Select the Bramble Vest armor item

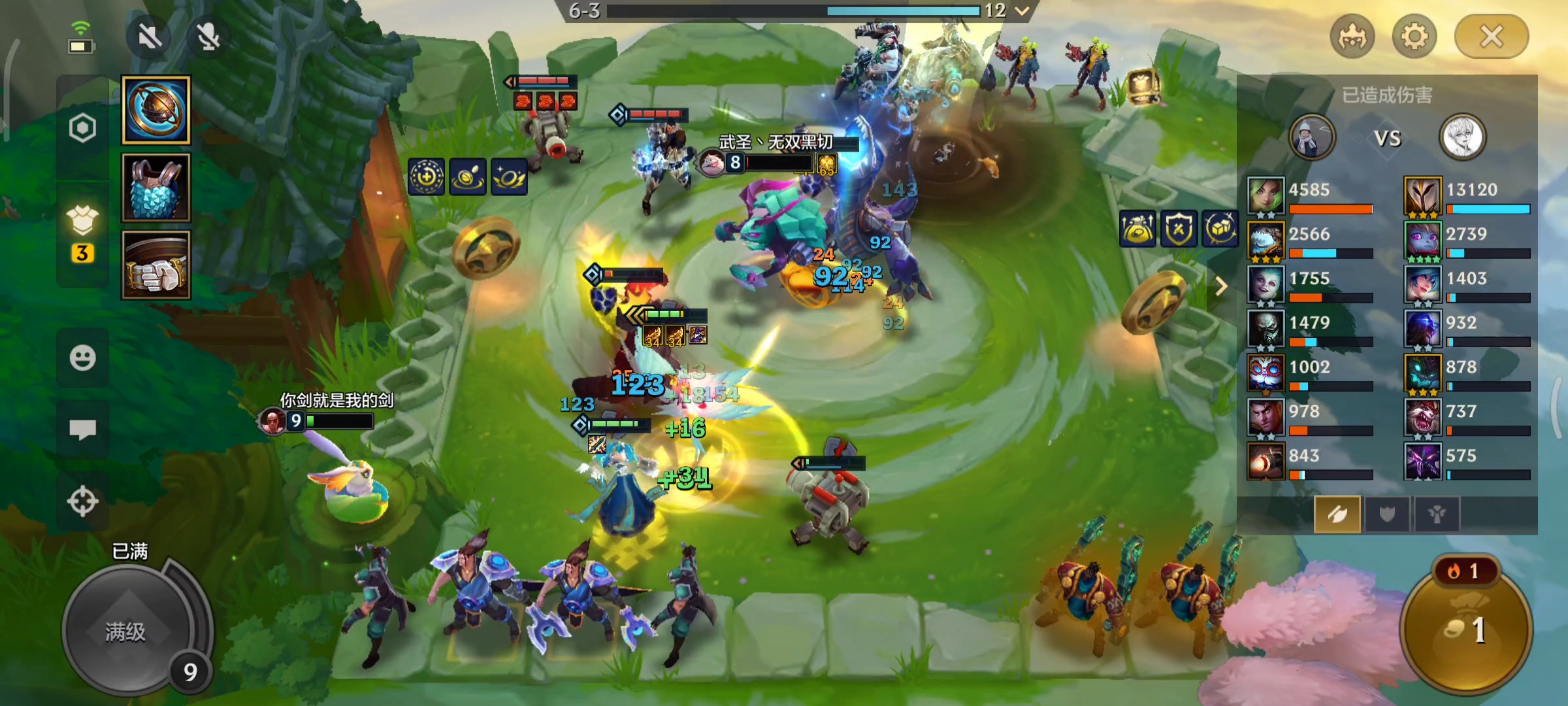[156, 188]
